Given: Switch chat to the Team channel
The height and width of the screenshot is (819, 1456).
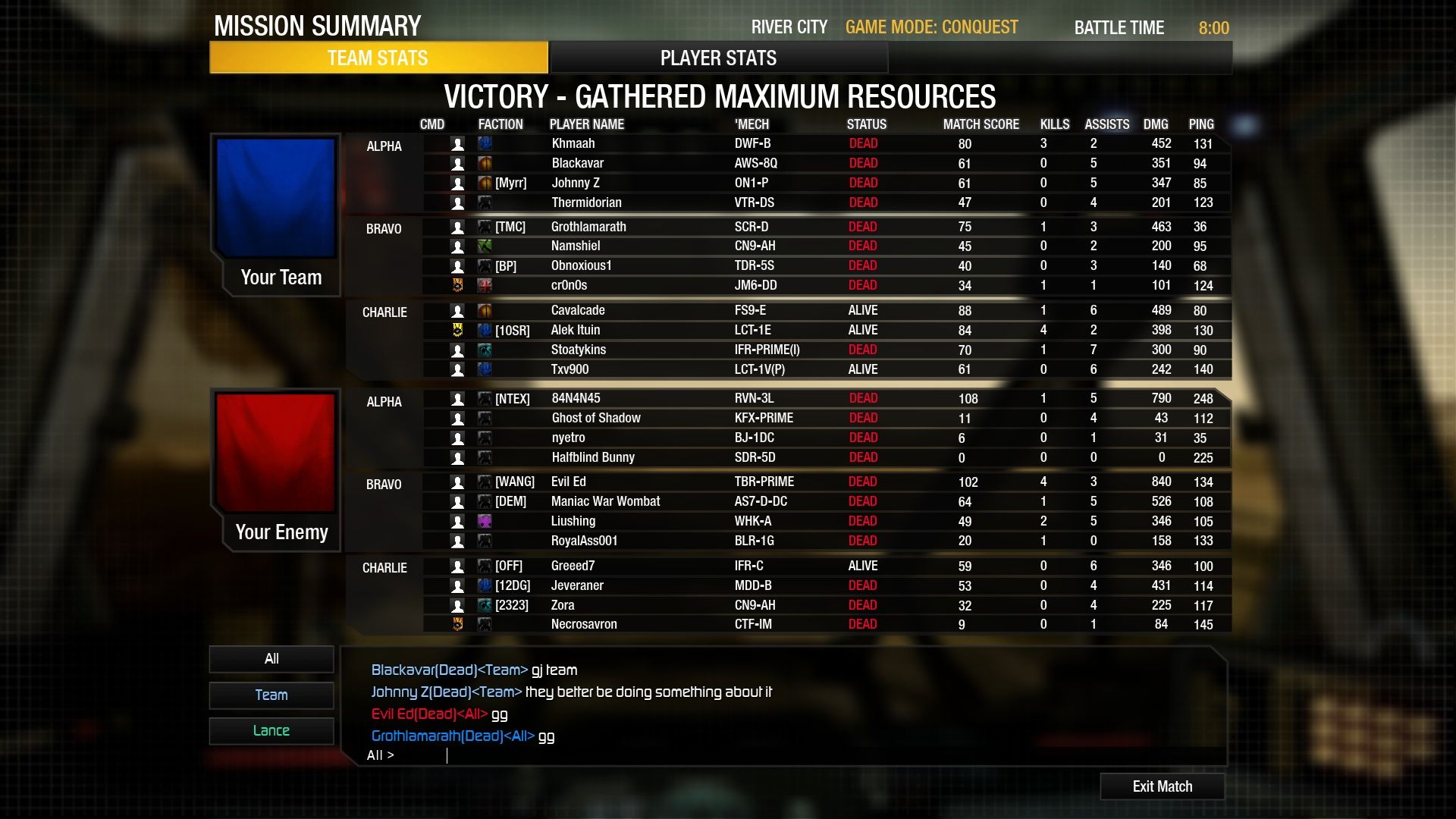Looking at the screenshot, I should (x=271, y=695).
